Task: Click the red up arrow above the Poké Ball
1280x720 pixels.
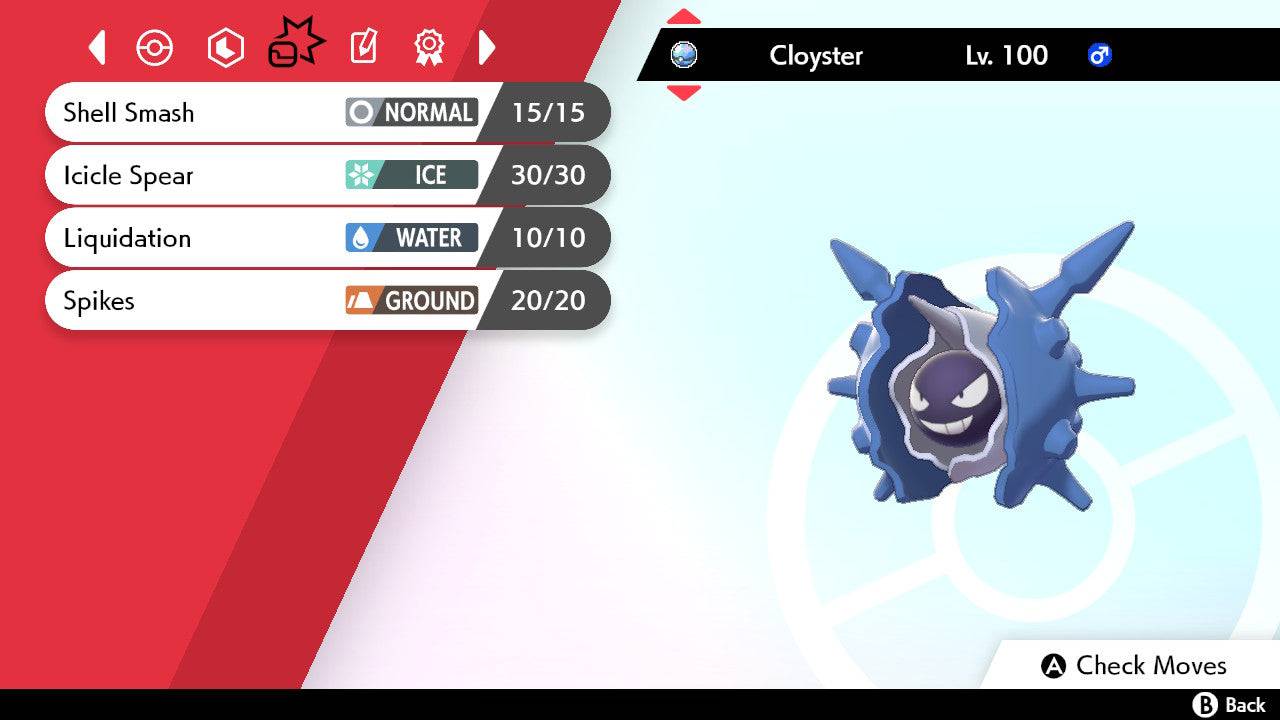Action: [x=684, y=15]
